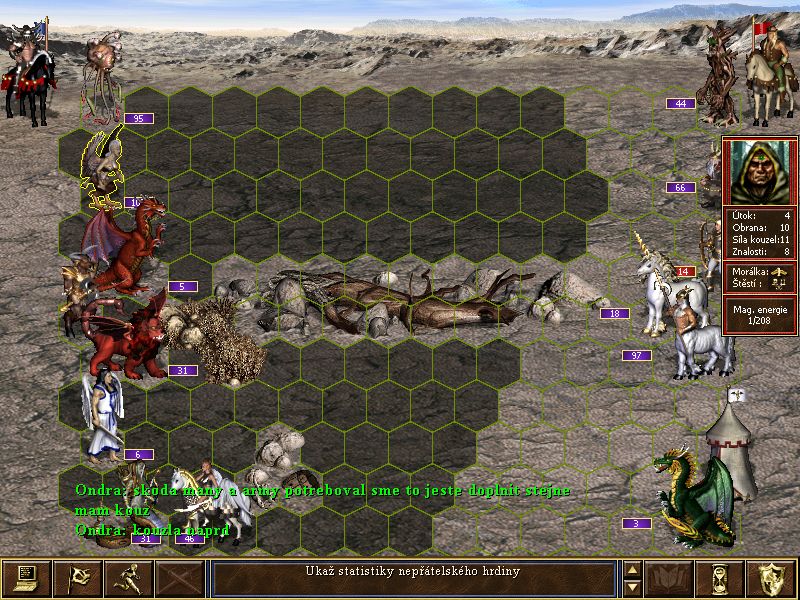Screen dimensions: 800x600
Task: Open the spellbook to cast a spell
Action: click(669, 579)
